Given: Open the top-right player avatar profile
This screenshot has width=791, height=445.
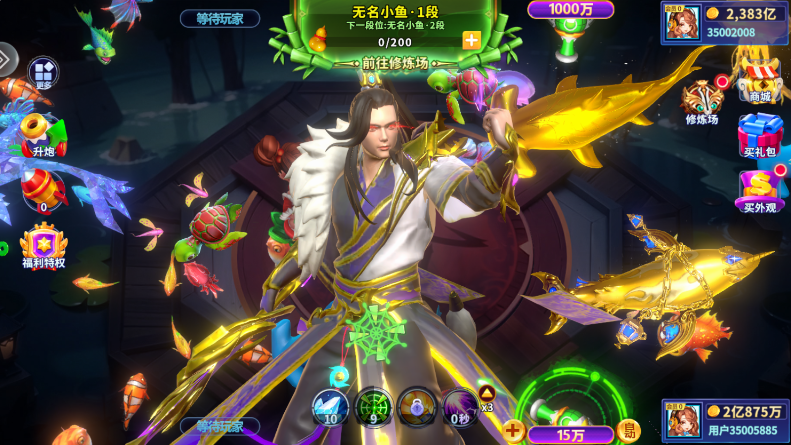Looking at the screenshot, I should [681, 22].
